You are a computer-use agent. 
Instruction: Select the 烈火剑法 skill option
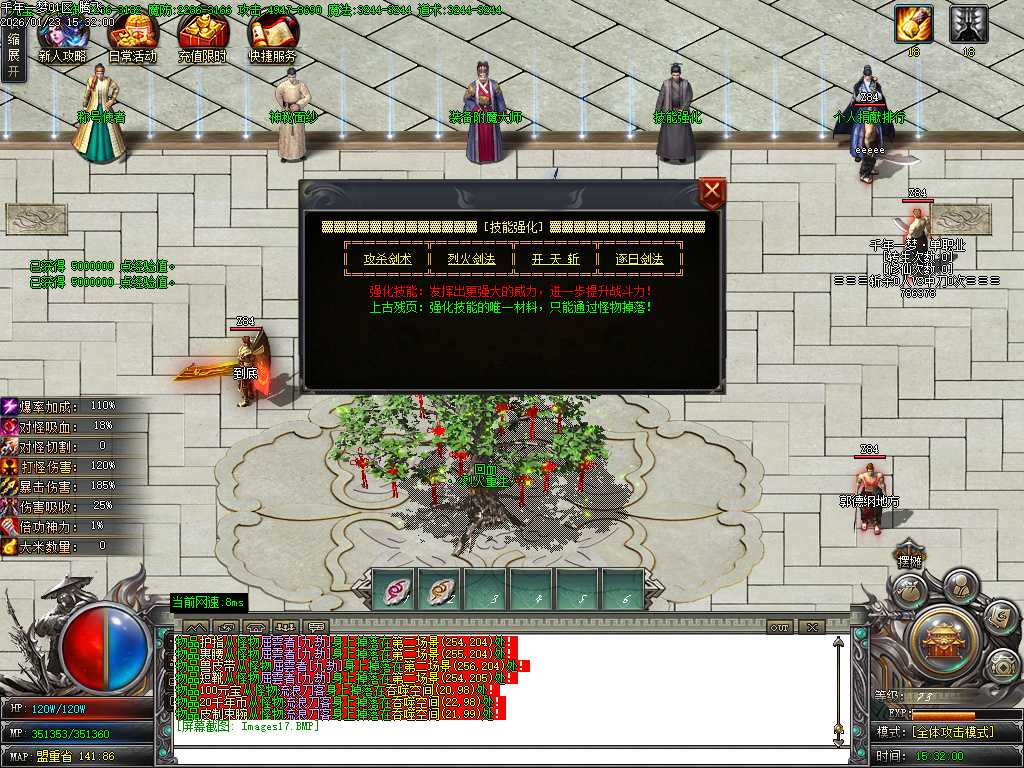point(471,258)
